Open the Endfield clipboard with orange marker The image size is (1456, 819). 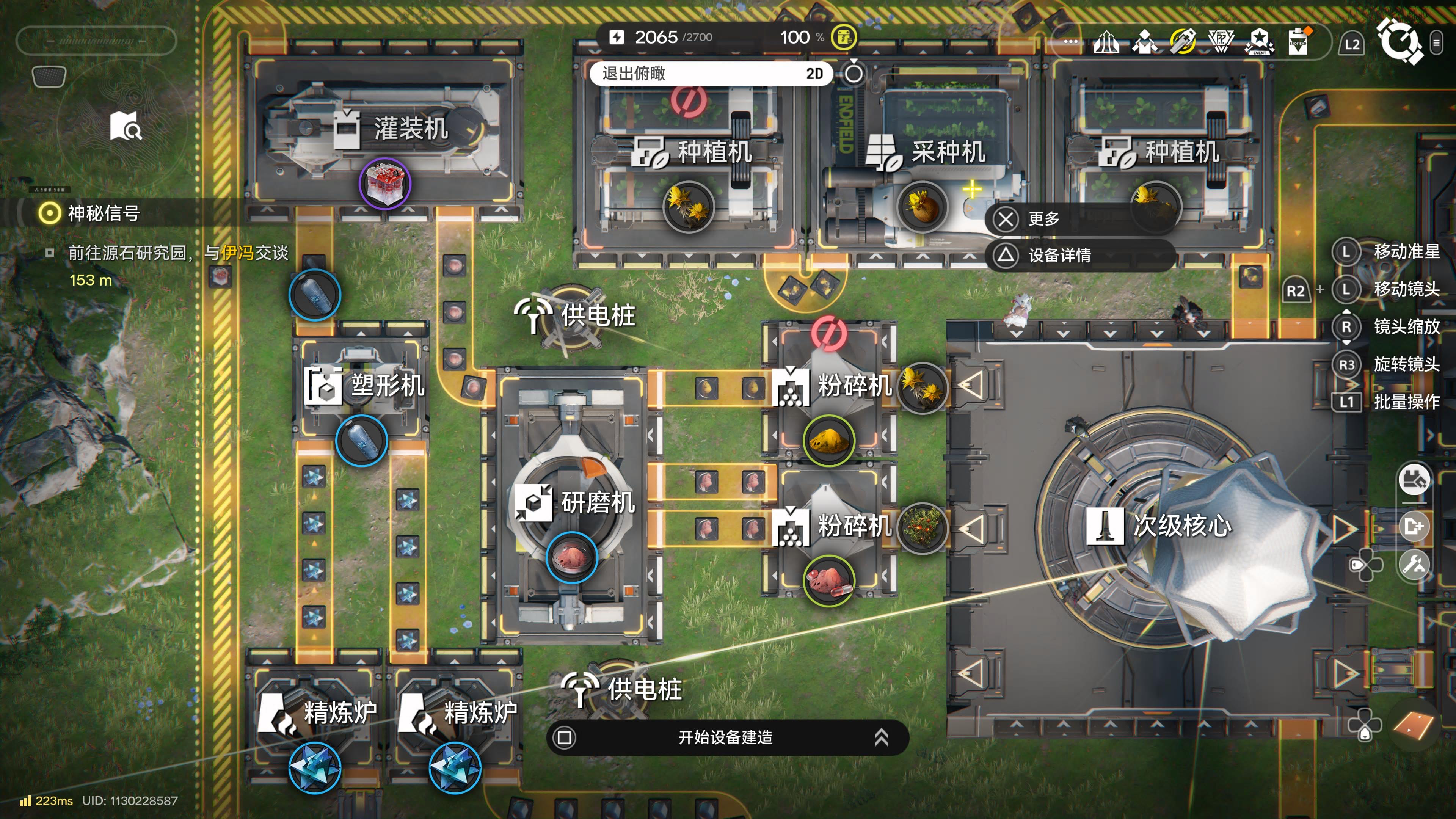(x=1298, y=41)
